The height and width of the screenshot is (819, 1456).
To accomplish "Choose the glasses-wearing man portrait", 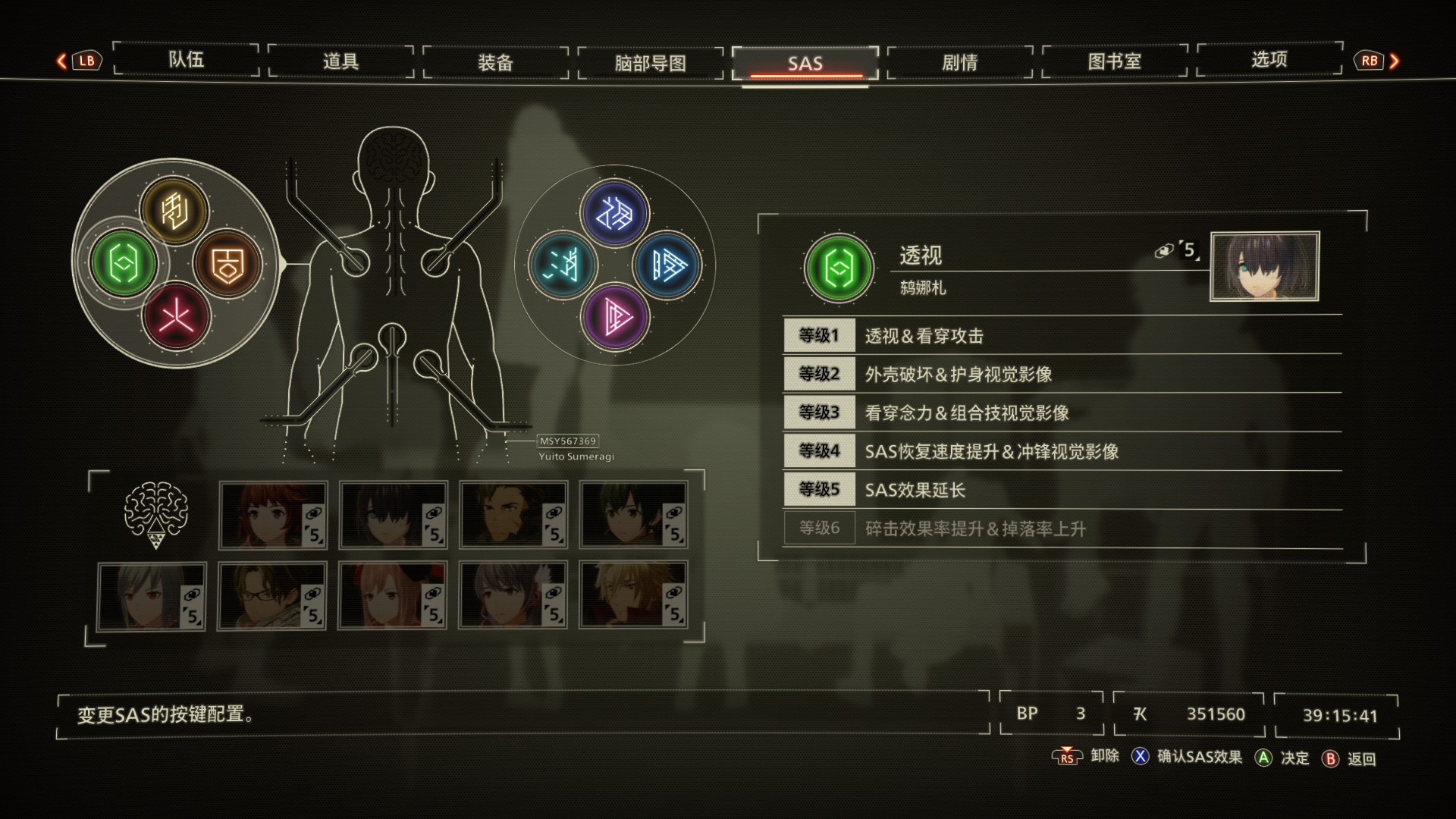I will point(272,596).
